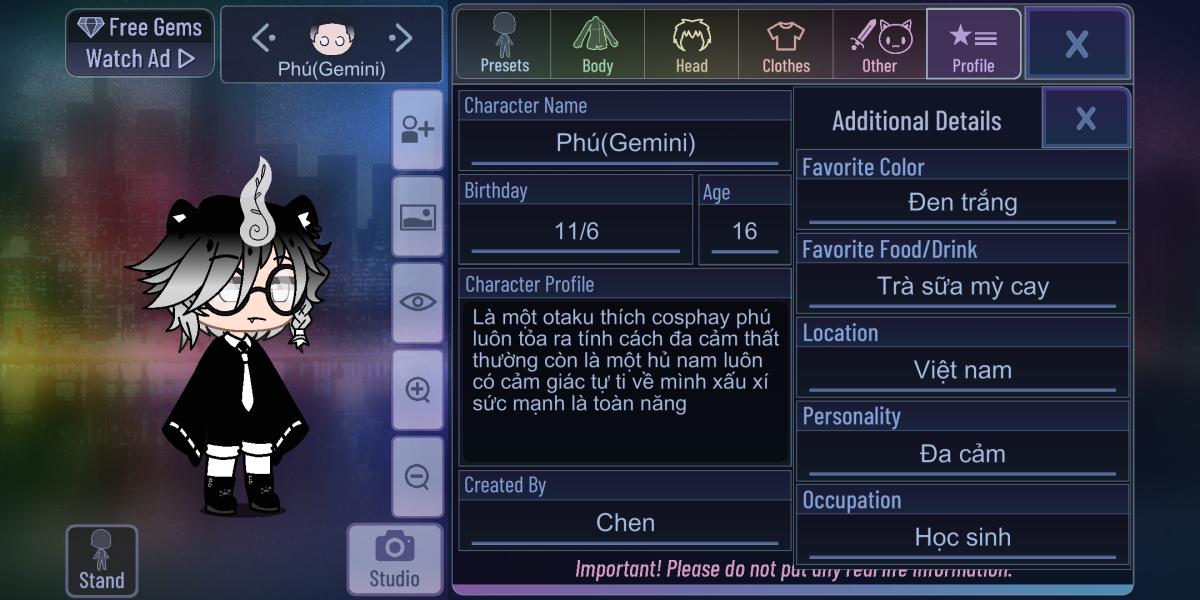This screenshot has height=600, width=1200.
Task: Zoom out from the character
Action: [417, 476]
